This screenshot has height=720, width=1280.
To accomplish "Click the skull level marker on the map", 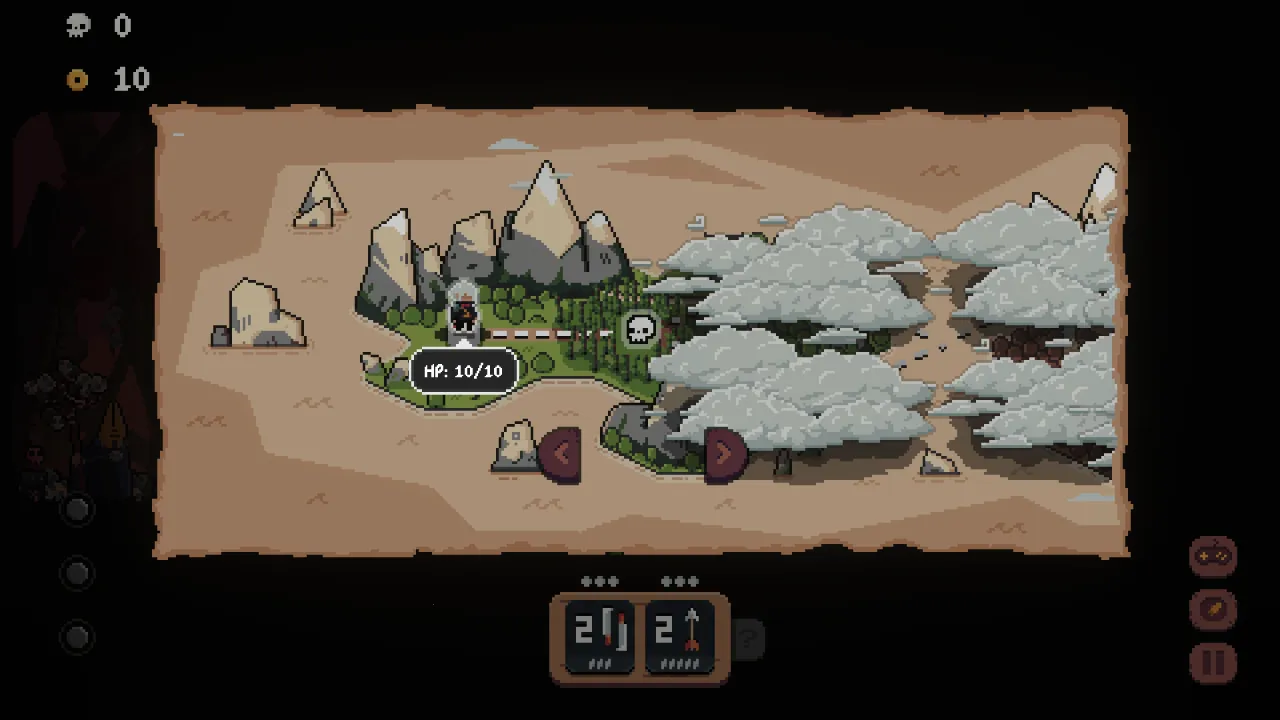I will tap(640, 327).
